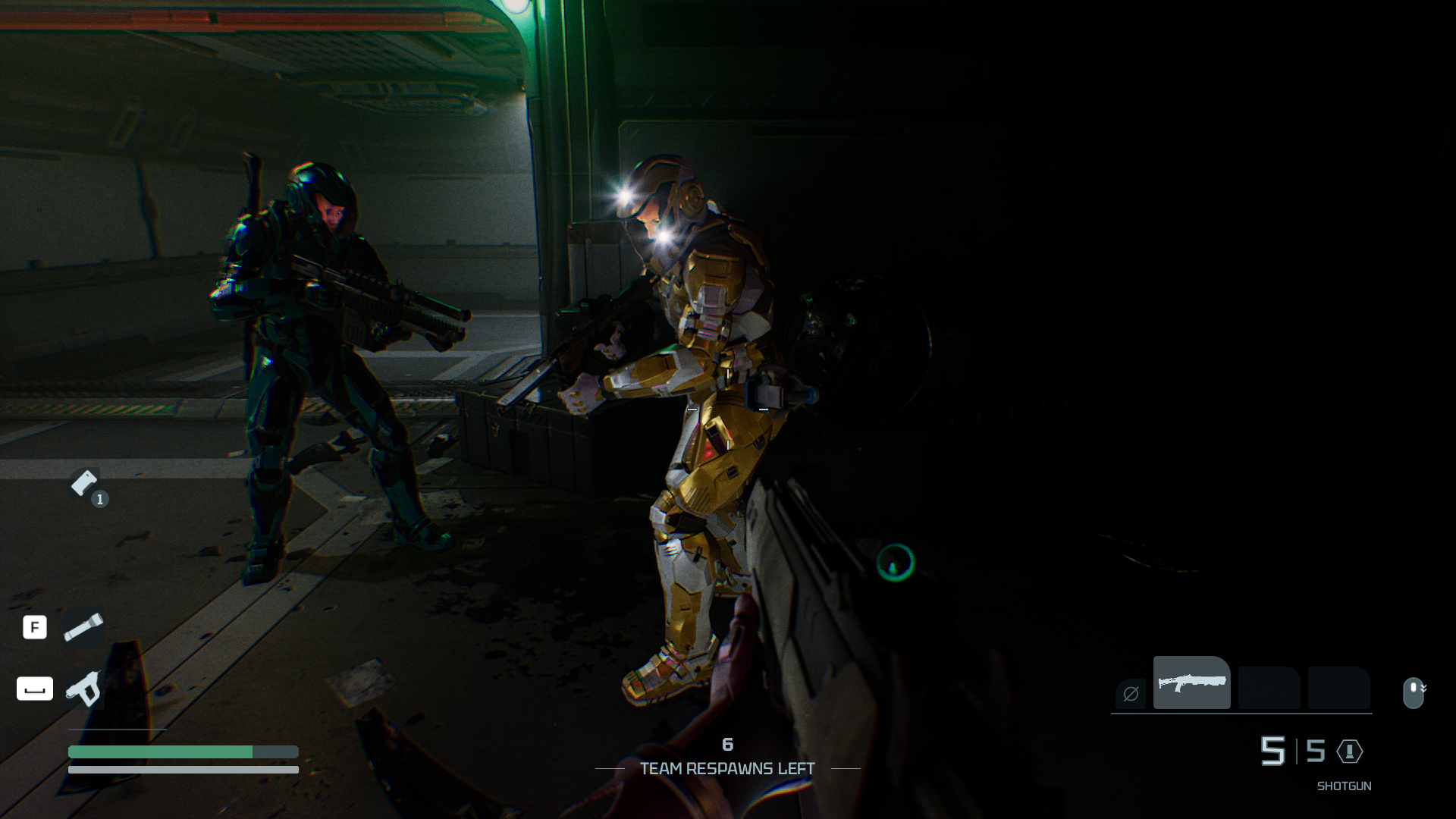Choose the unarmed empty-hands slot
The width and height of the screenshot is (1456, 819).
tap(1131, 693)
